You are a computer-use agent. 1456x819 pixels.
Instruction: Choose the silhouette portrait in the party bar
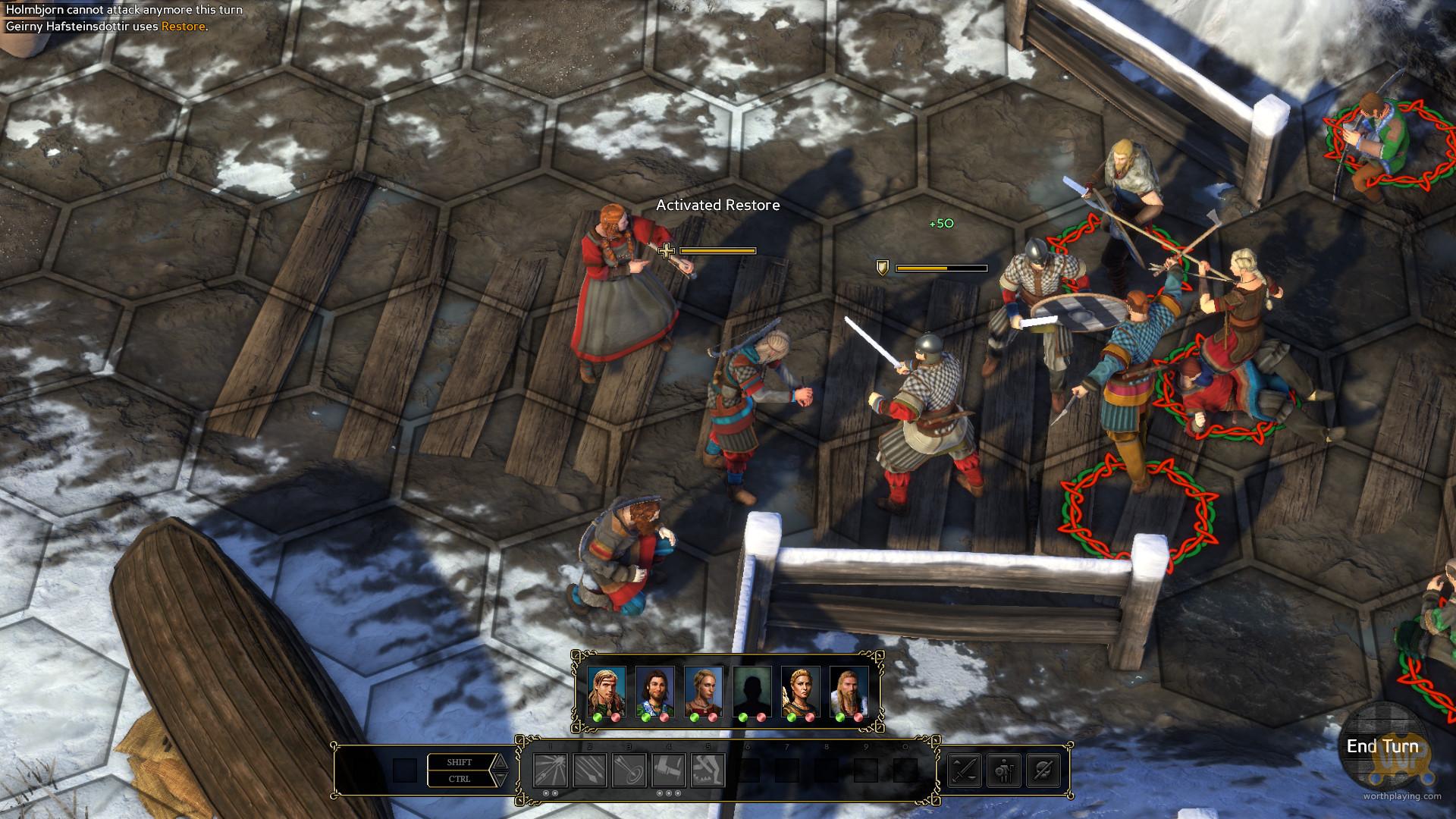[x=752, y=691]
